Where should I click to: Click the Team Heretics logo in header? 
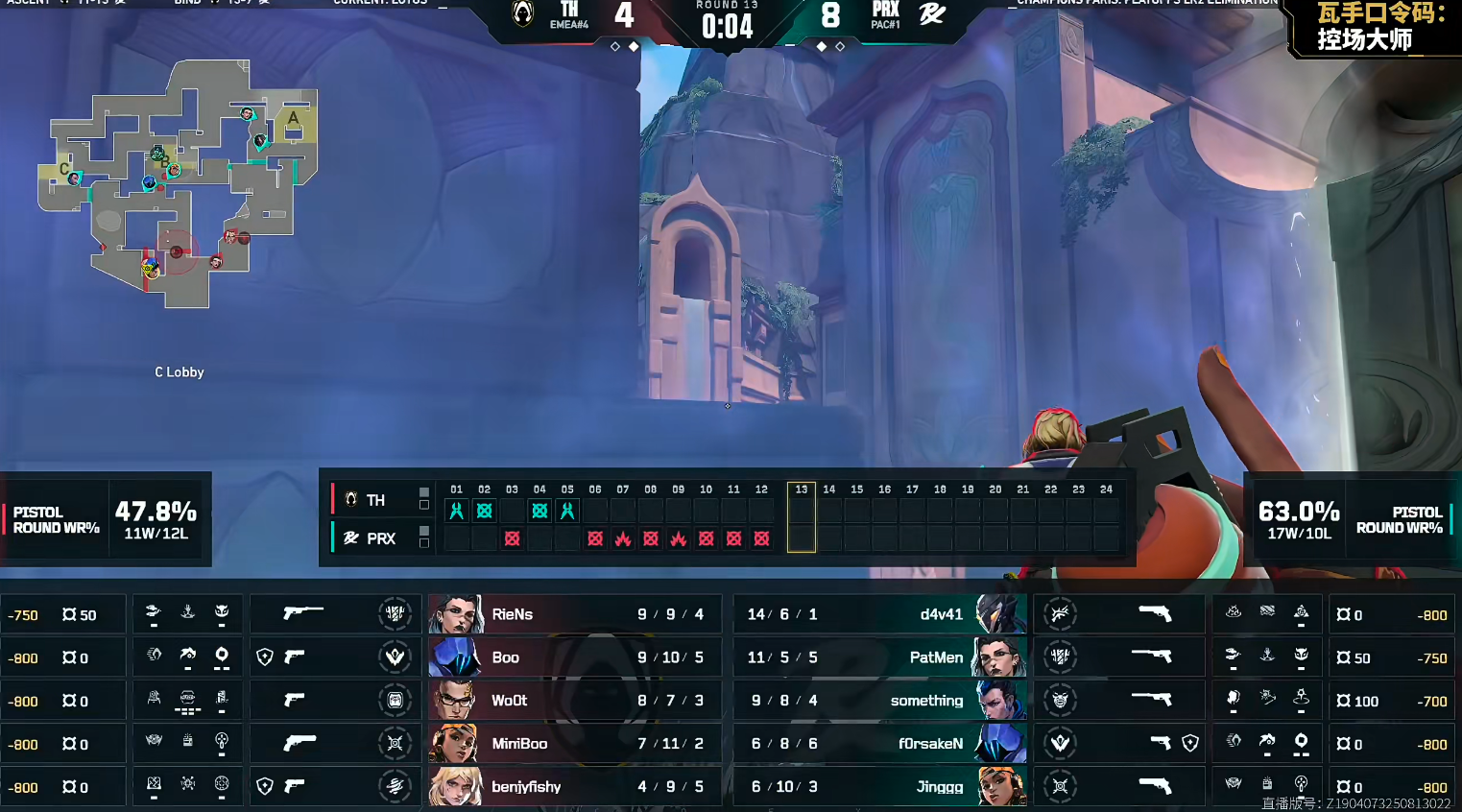pyautogui.click(x=523, y=14)
